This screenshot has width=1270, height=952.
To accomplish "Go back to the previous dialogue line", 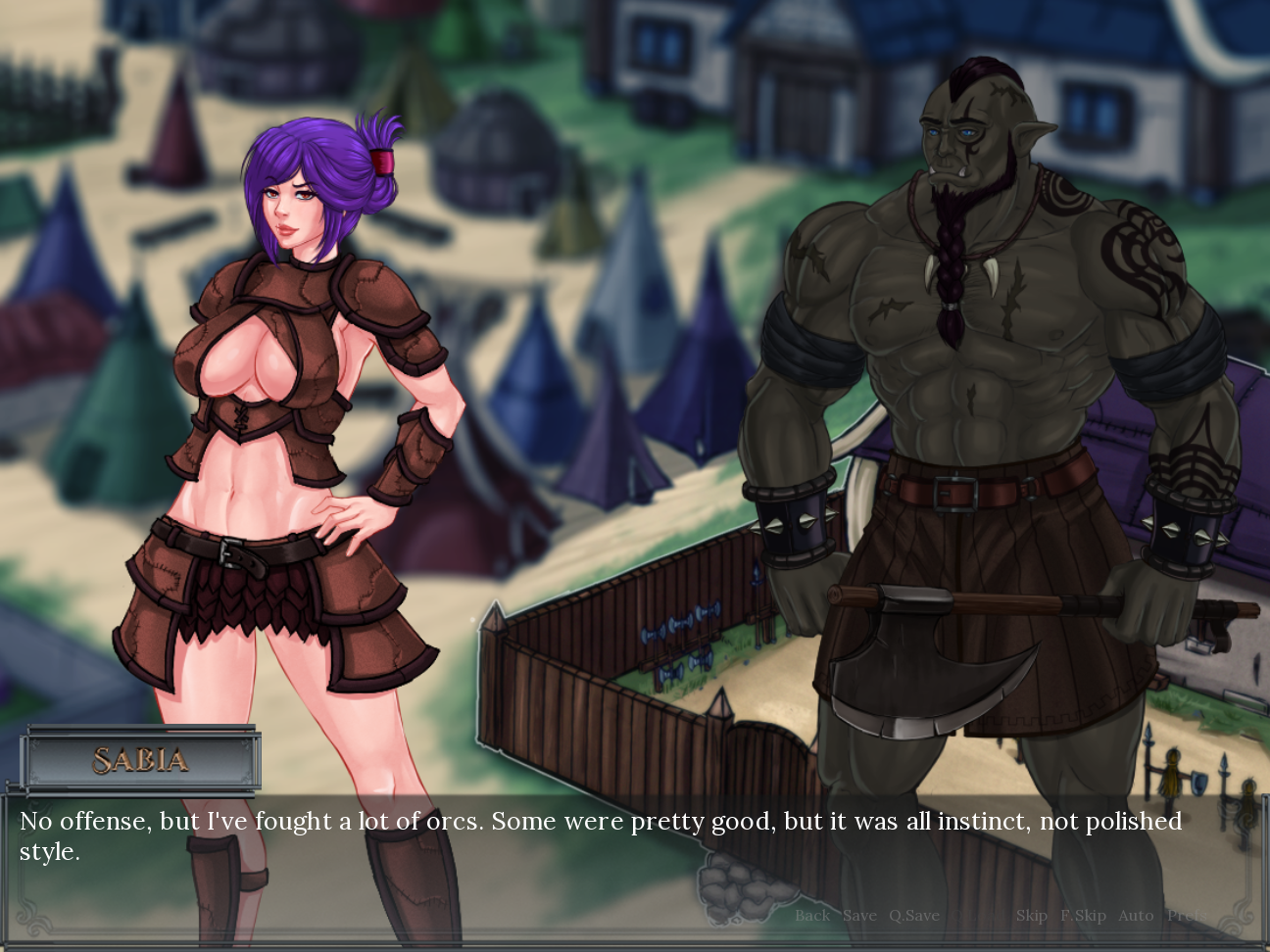I will click(x=811, y=916).
